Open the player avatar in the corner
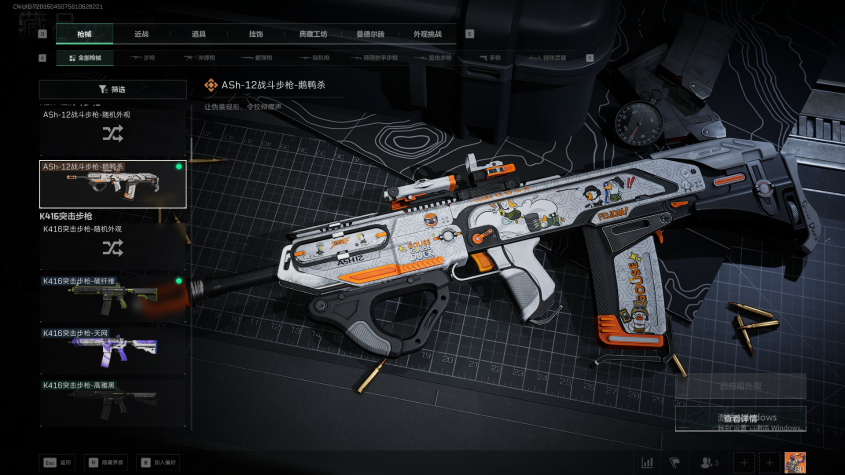This screenshot has height=475, width=845. [796, 462]
